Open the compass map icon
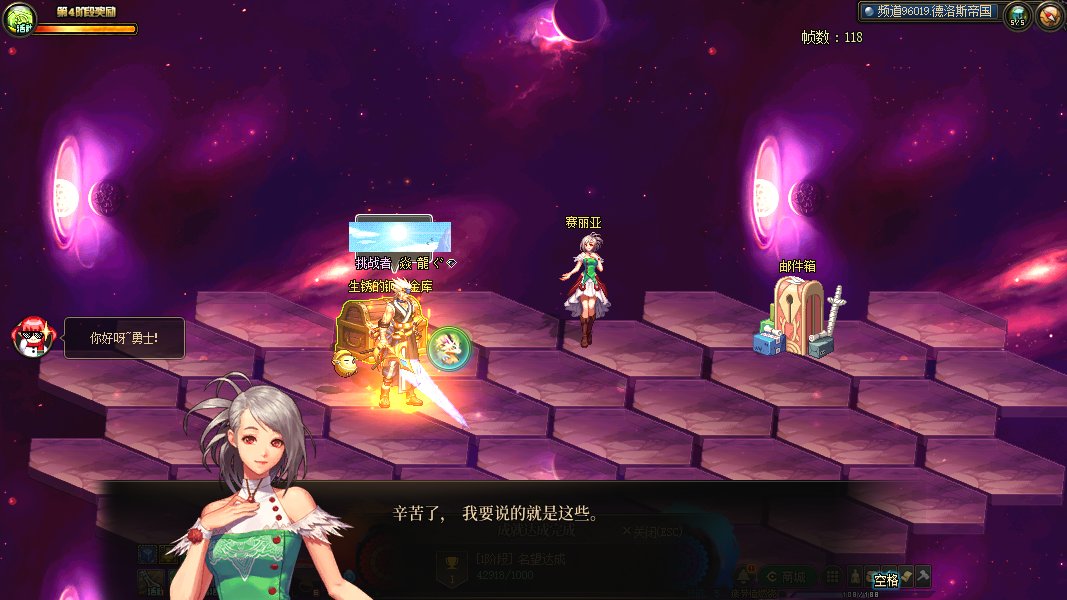This screenshot has width=1067, height=600. [1050, 16]
